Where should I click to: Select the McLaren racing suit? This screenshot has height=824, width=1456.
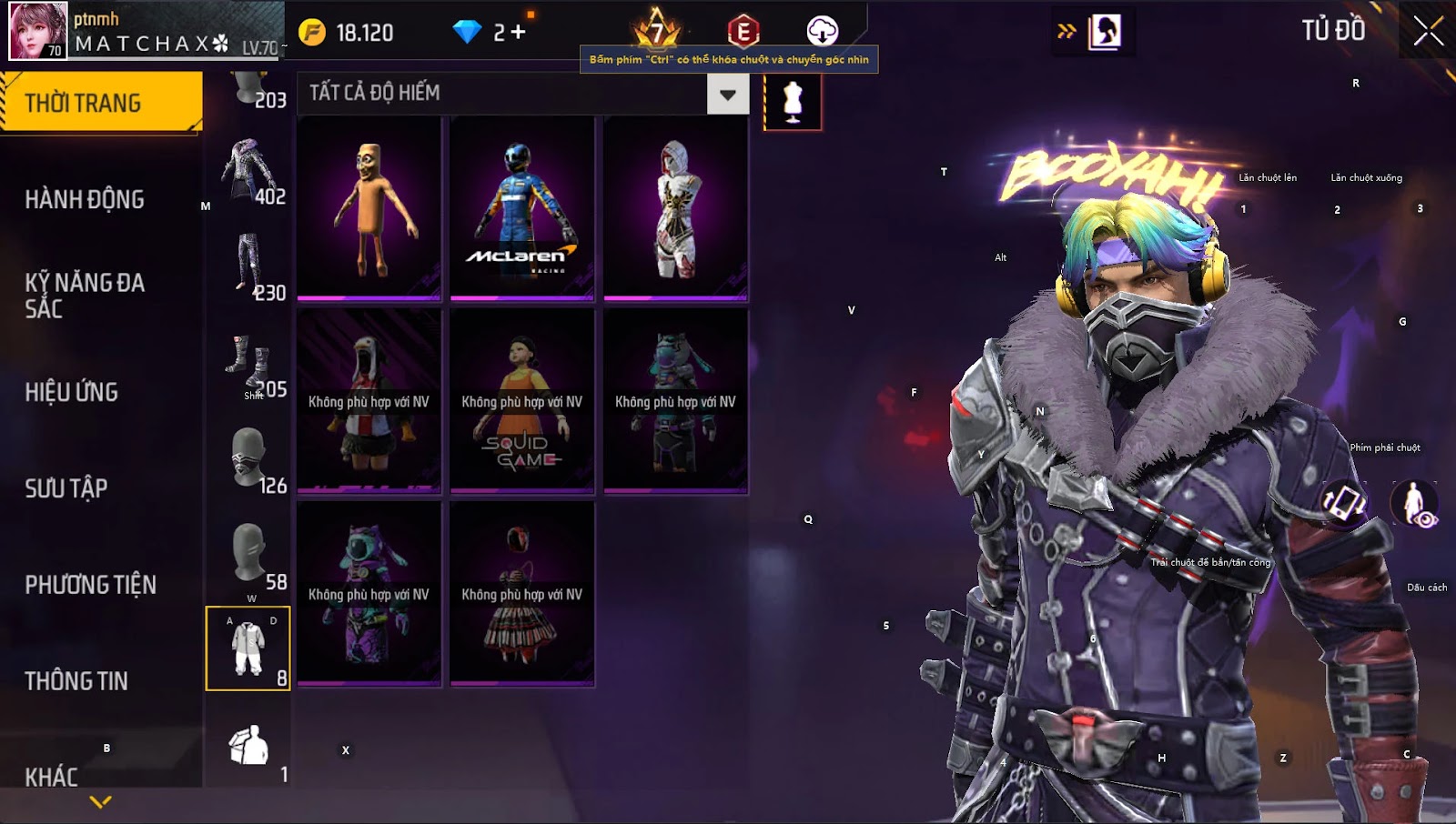pos(521,208)
